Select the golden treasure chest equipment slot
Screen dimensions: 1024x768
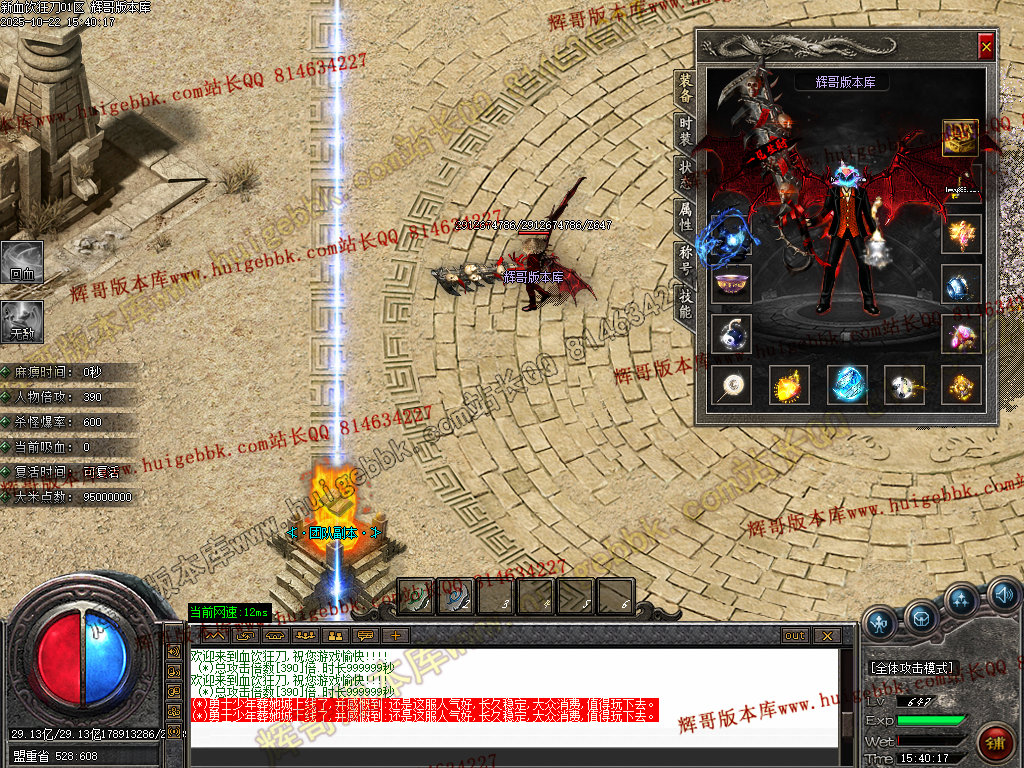click(x=961, y=138)
